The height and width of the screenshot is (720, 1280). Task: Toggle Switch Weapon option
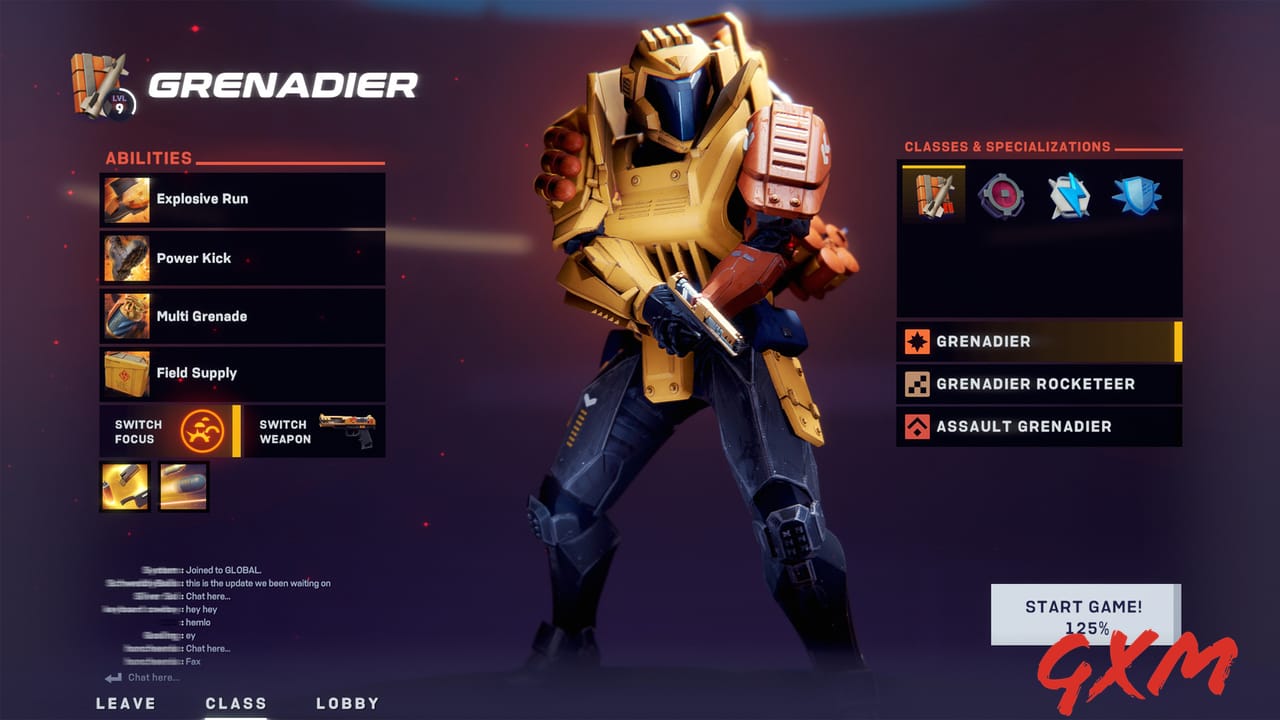285,430
